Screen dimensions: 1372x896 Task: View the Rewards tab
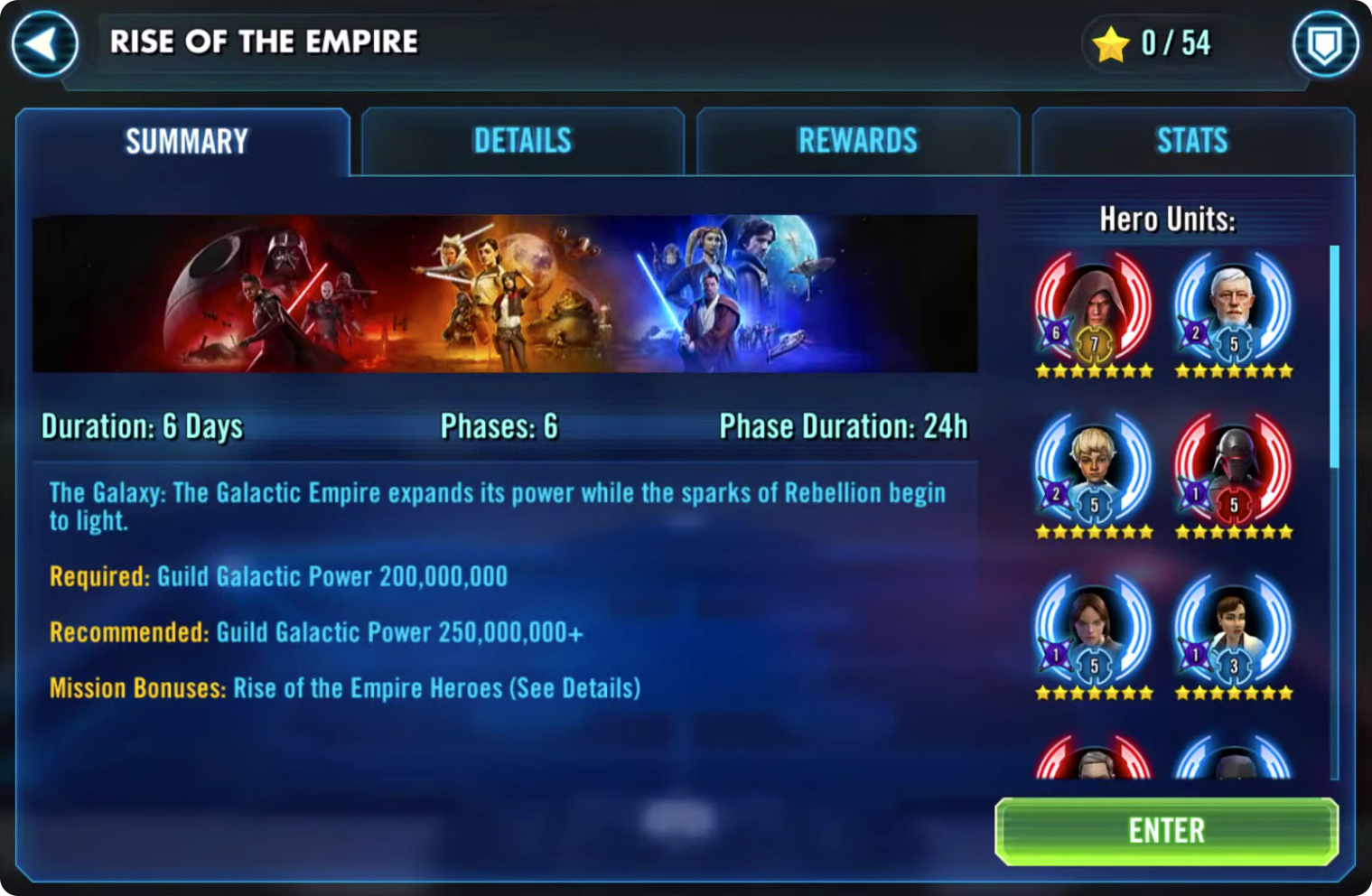pos(857,142)
